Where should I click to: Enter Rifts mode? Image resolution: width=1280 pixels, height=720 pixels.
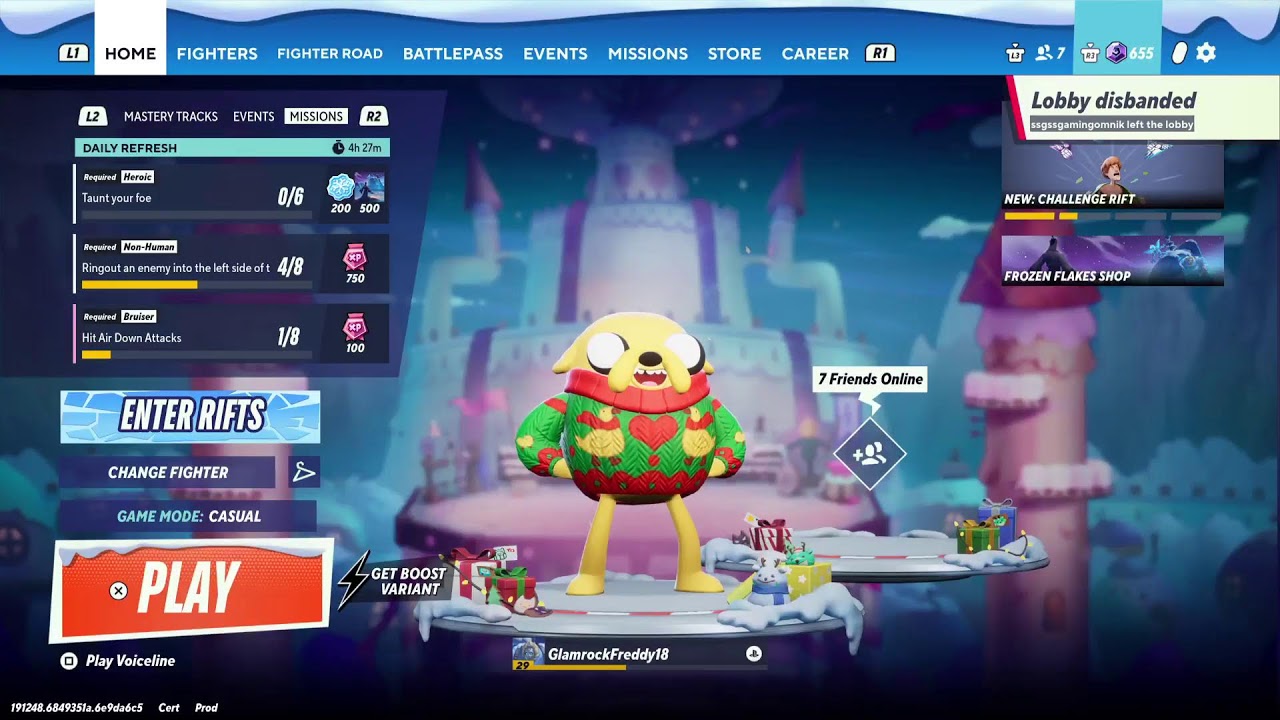(x=190, y=416)
